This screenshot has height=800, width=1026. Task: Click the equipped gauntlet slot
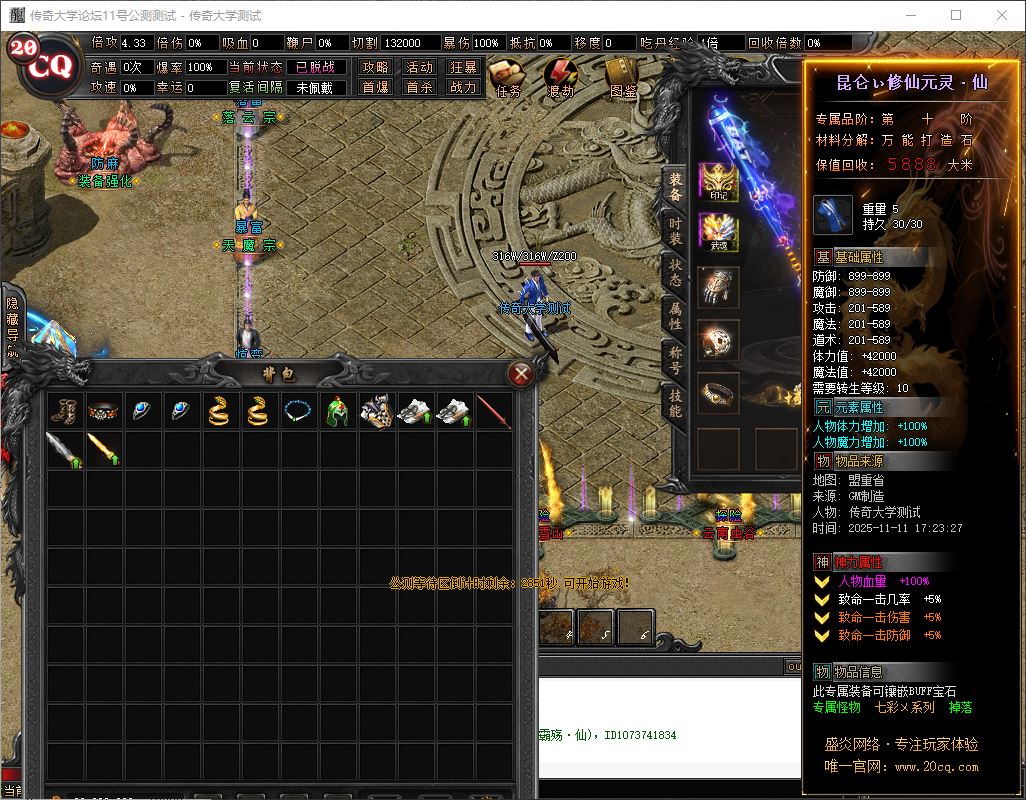tap(718, 286)
